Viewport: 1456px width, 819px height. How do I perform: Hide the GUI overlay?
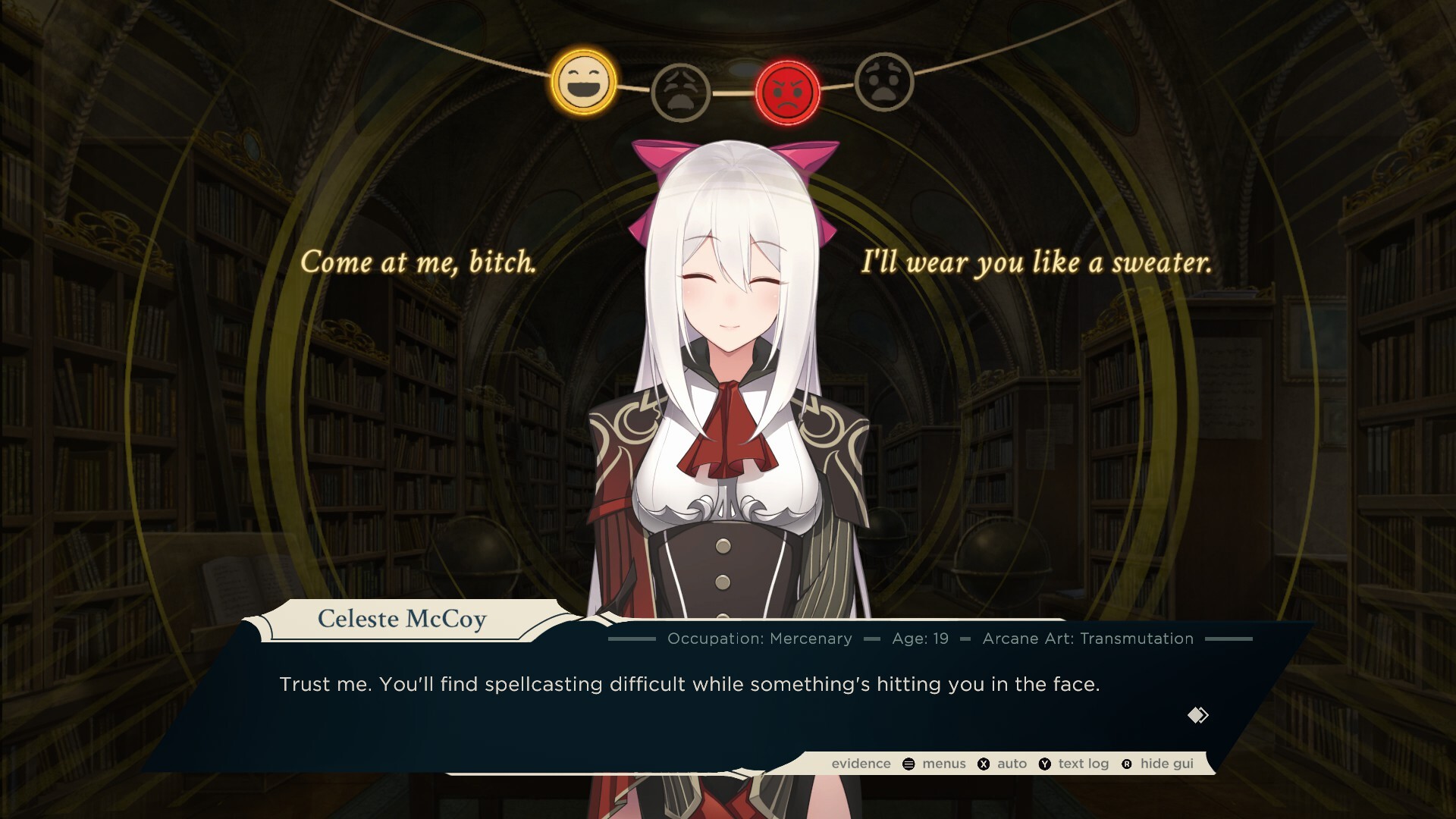point(1158,764)
